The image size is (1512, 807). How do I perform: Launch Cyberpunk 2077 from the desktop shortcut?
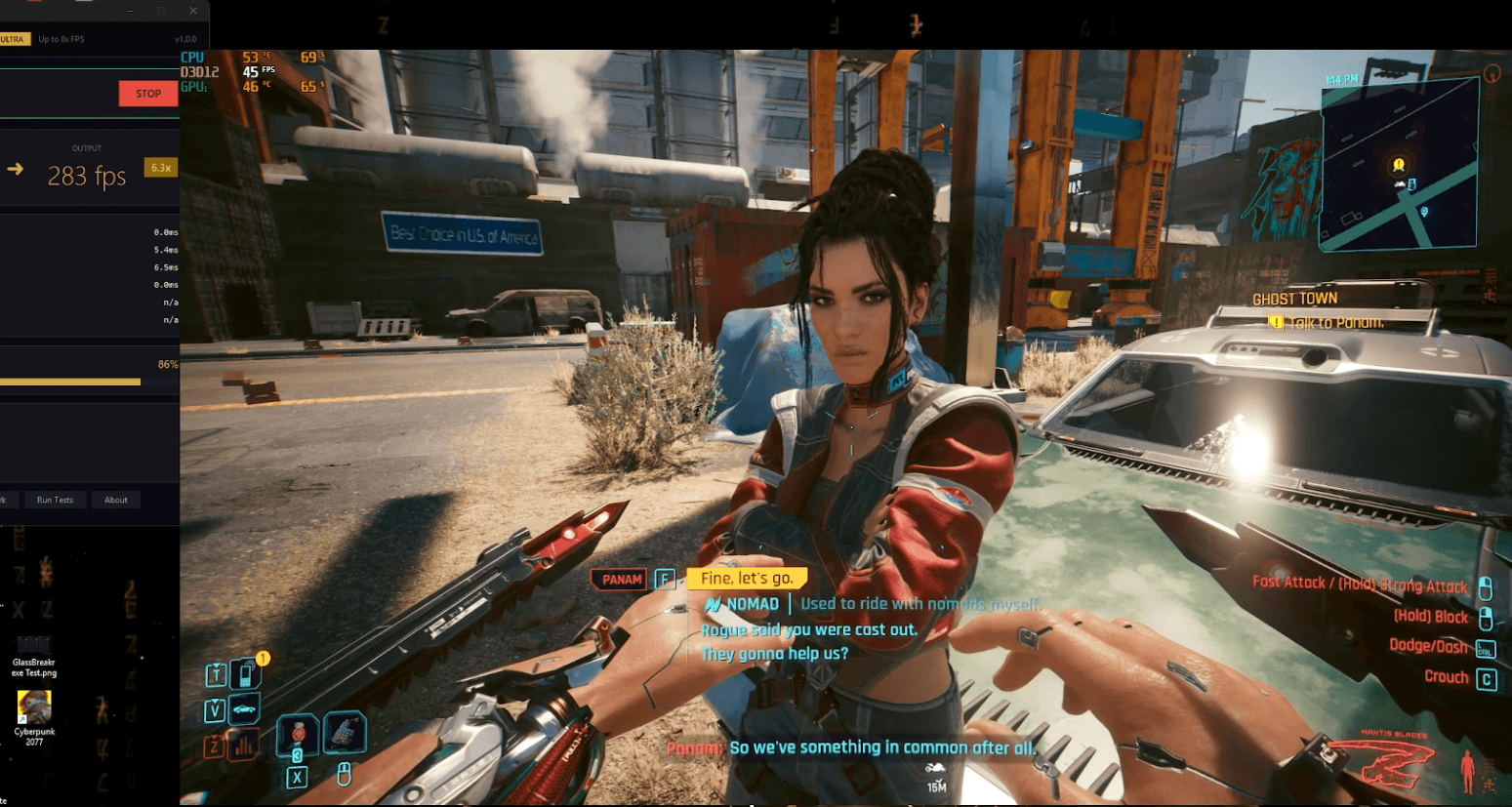(x=32, y=706)
